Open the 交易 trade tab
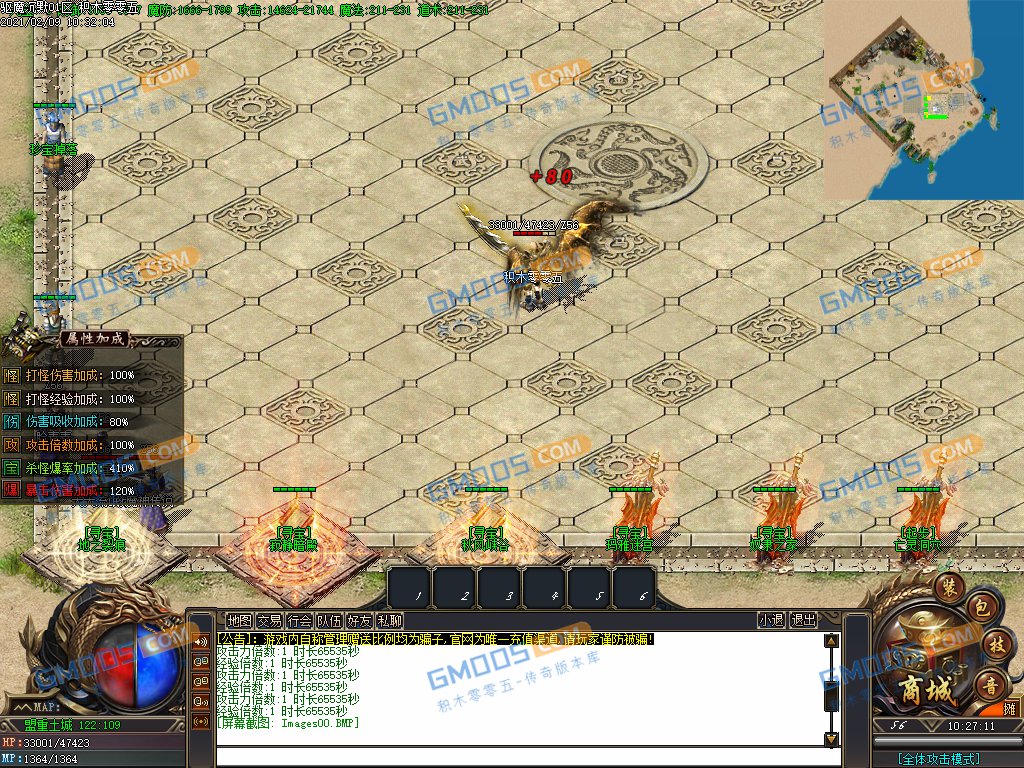 (x=269, y=621)
